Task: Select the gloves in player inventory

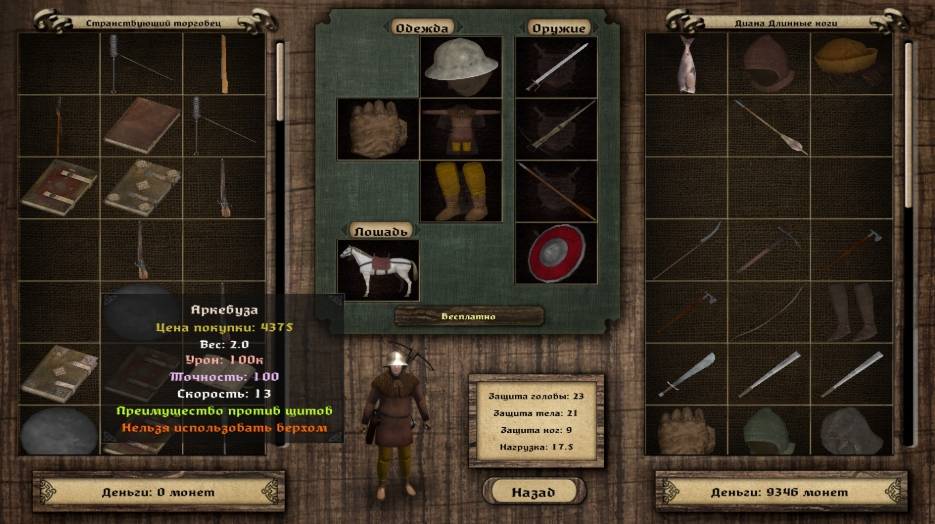Action: 686,432
